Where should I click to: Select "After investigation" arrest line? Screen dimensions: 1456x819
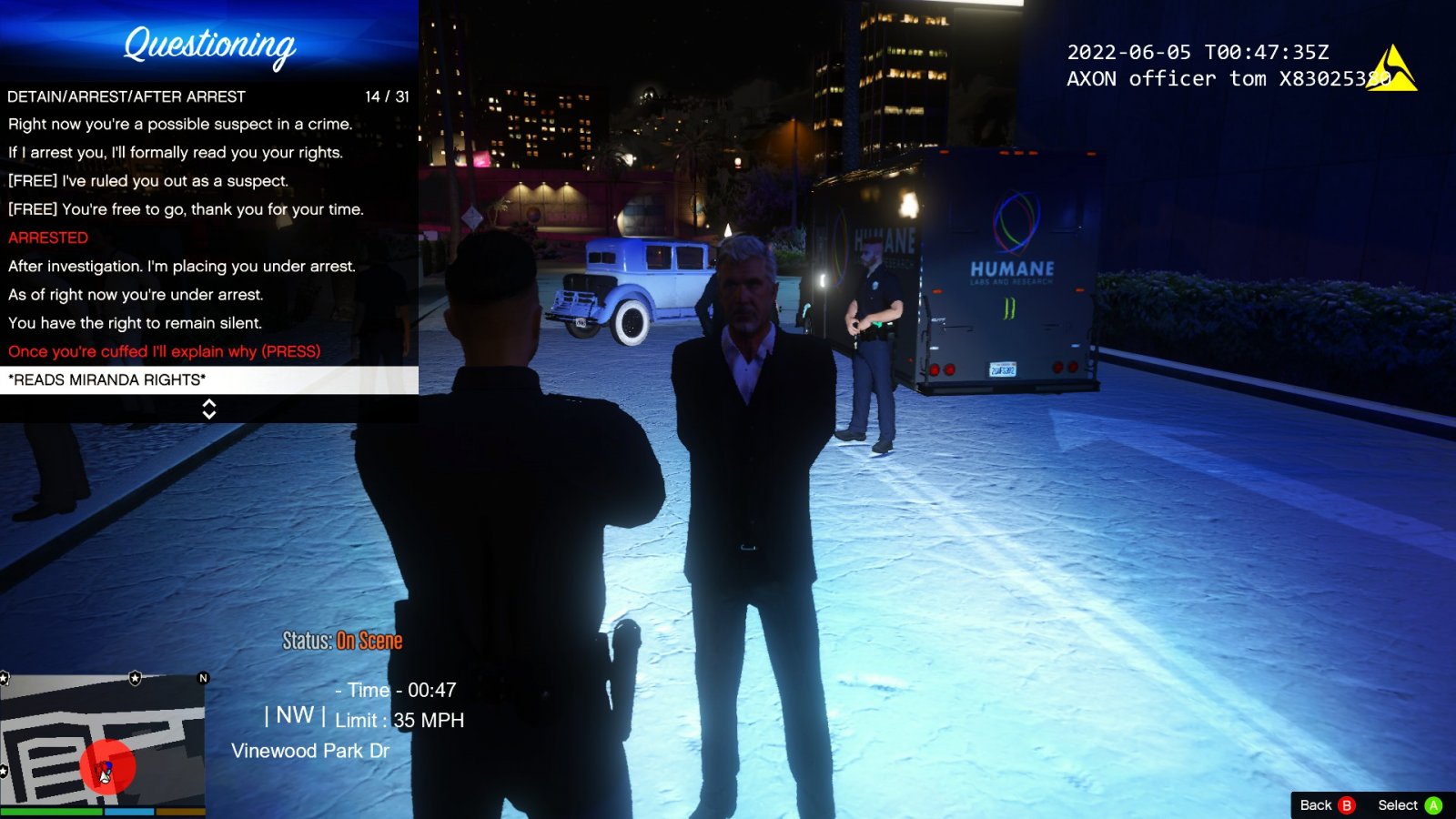(x=182, y=266)
